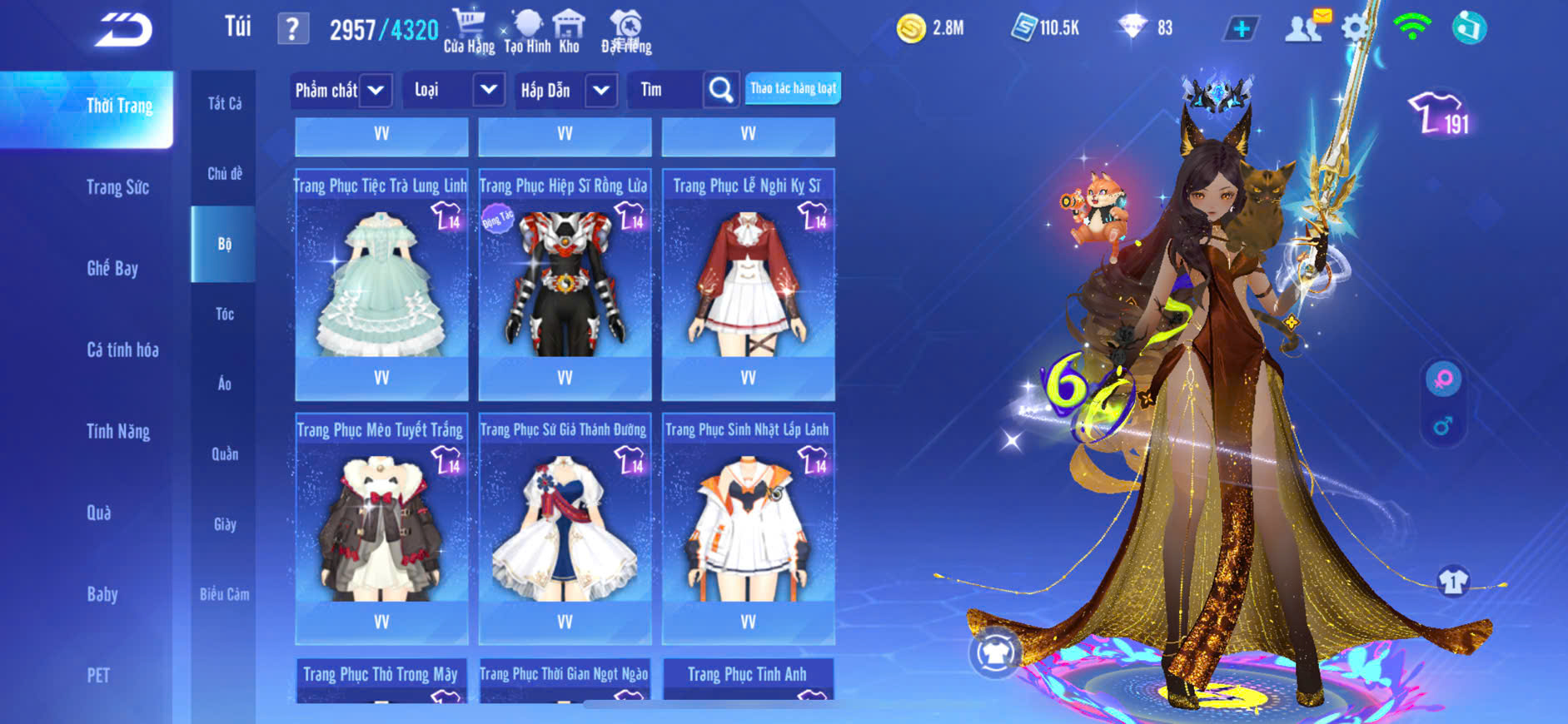Open the Cửa Hàng shop
This screenshot has height=724, width=1568.
(469, 32)
